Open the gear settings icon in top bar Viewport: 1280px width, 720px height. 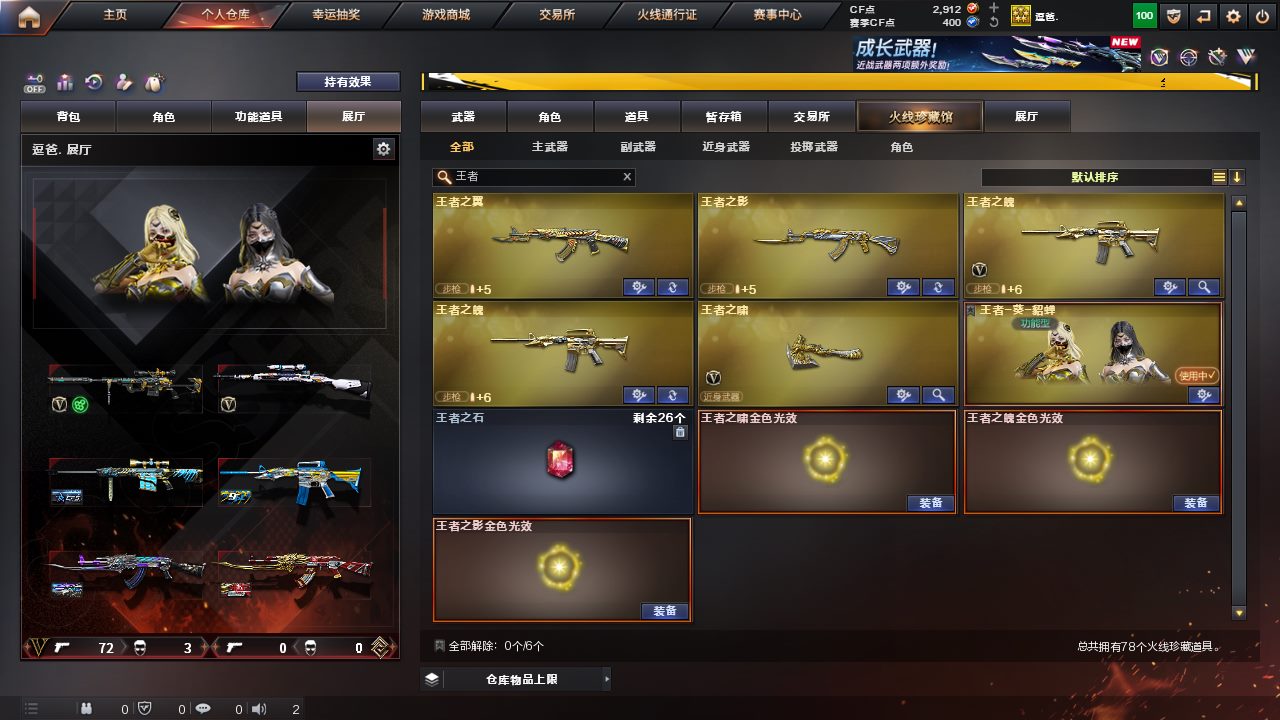coord(1234,16)
